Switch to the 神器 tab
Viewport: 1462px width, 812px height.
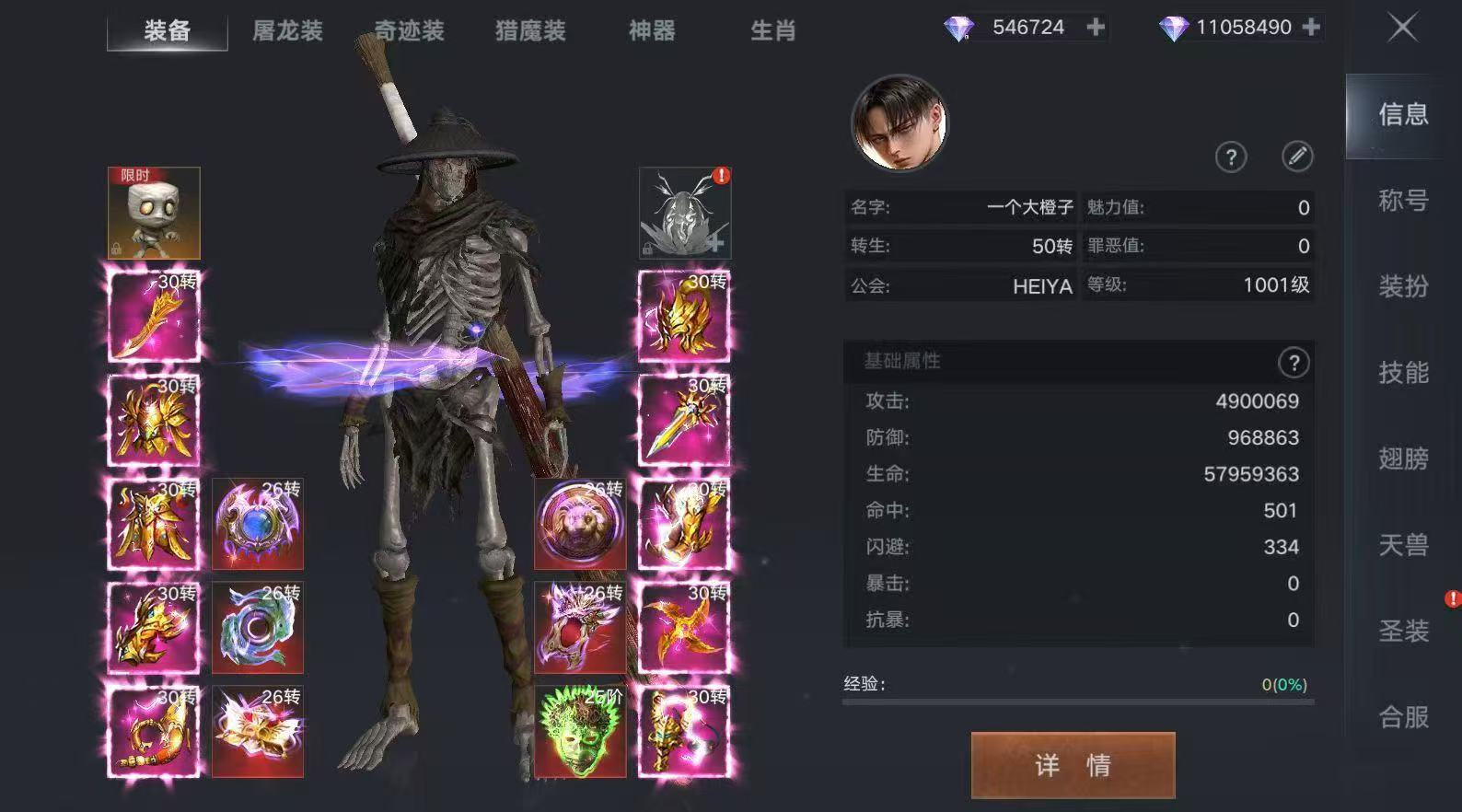[651, 30]
